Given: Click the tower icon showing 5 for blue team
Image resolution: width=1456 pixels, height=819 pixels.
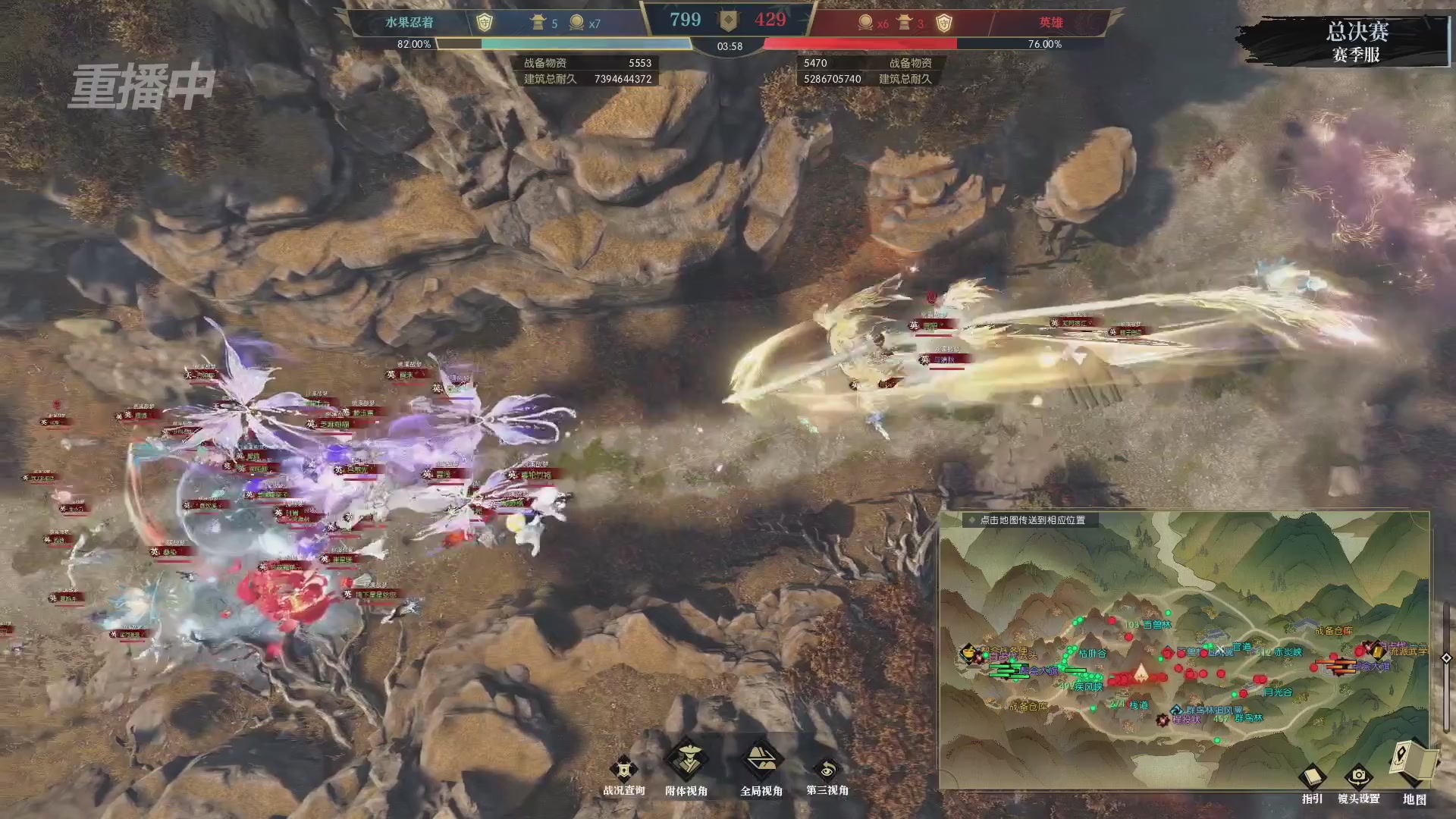Looking at the screenshot, I should click(538, 23).
